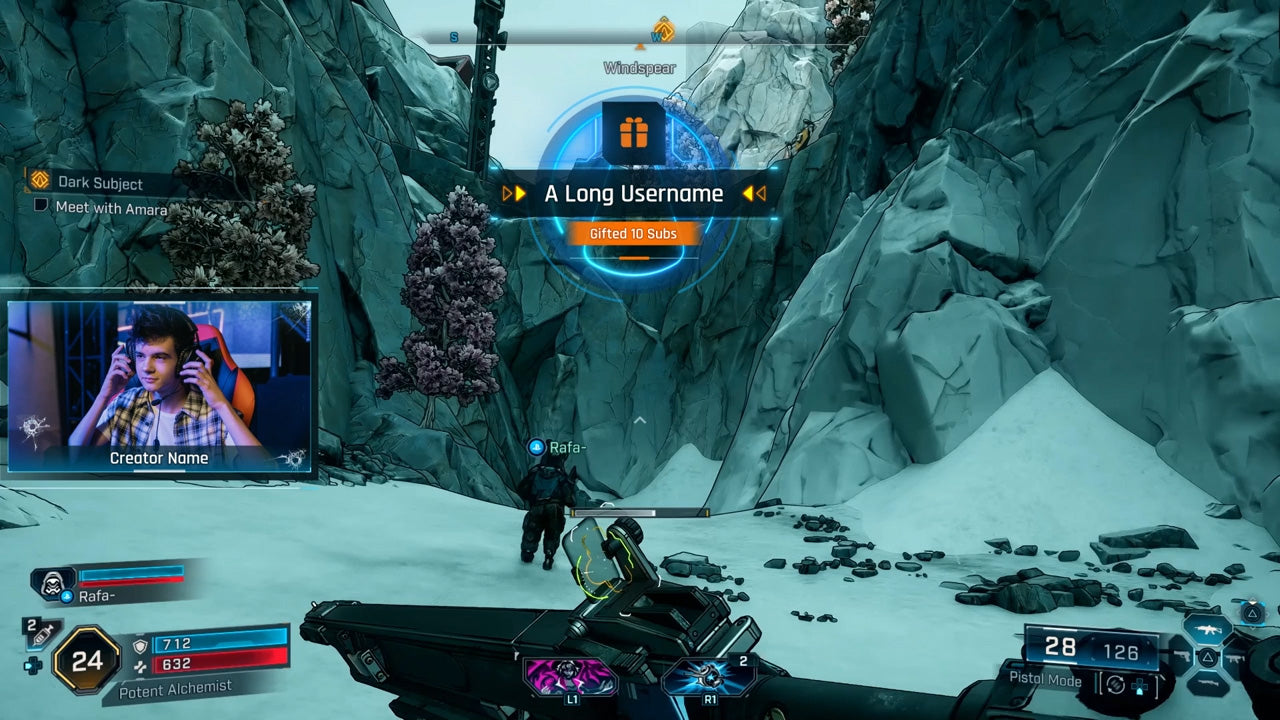Activate the magenta action skill icon

tap(570, 676)
